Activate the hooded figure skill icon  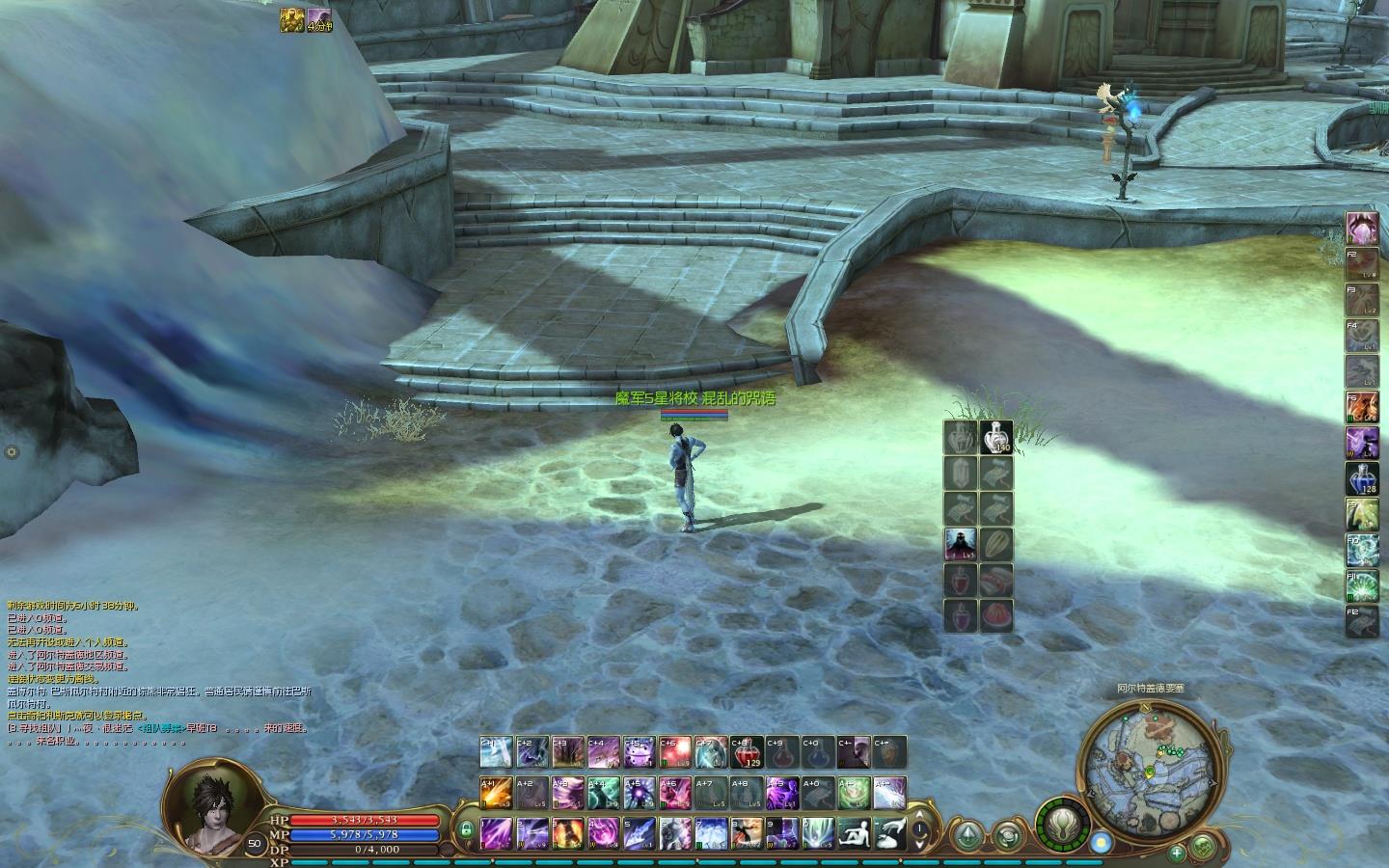pos(961,543)
